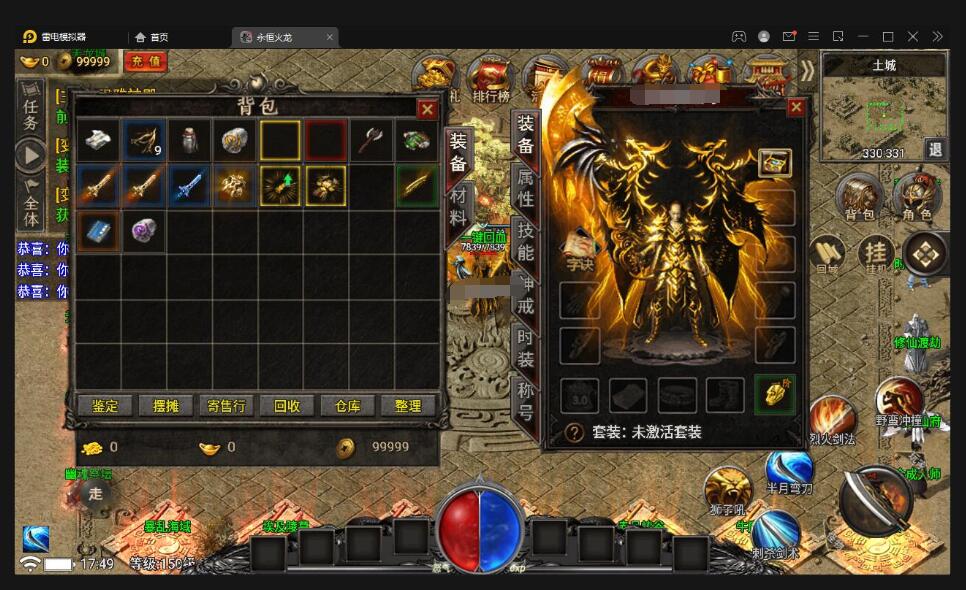The width and height of the screenshot is (966, 590).
Task: Select the 称号 title tab
Action: point(525,399)
